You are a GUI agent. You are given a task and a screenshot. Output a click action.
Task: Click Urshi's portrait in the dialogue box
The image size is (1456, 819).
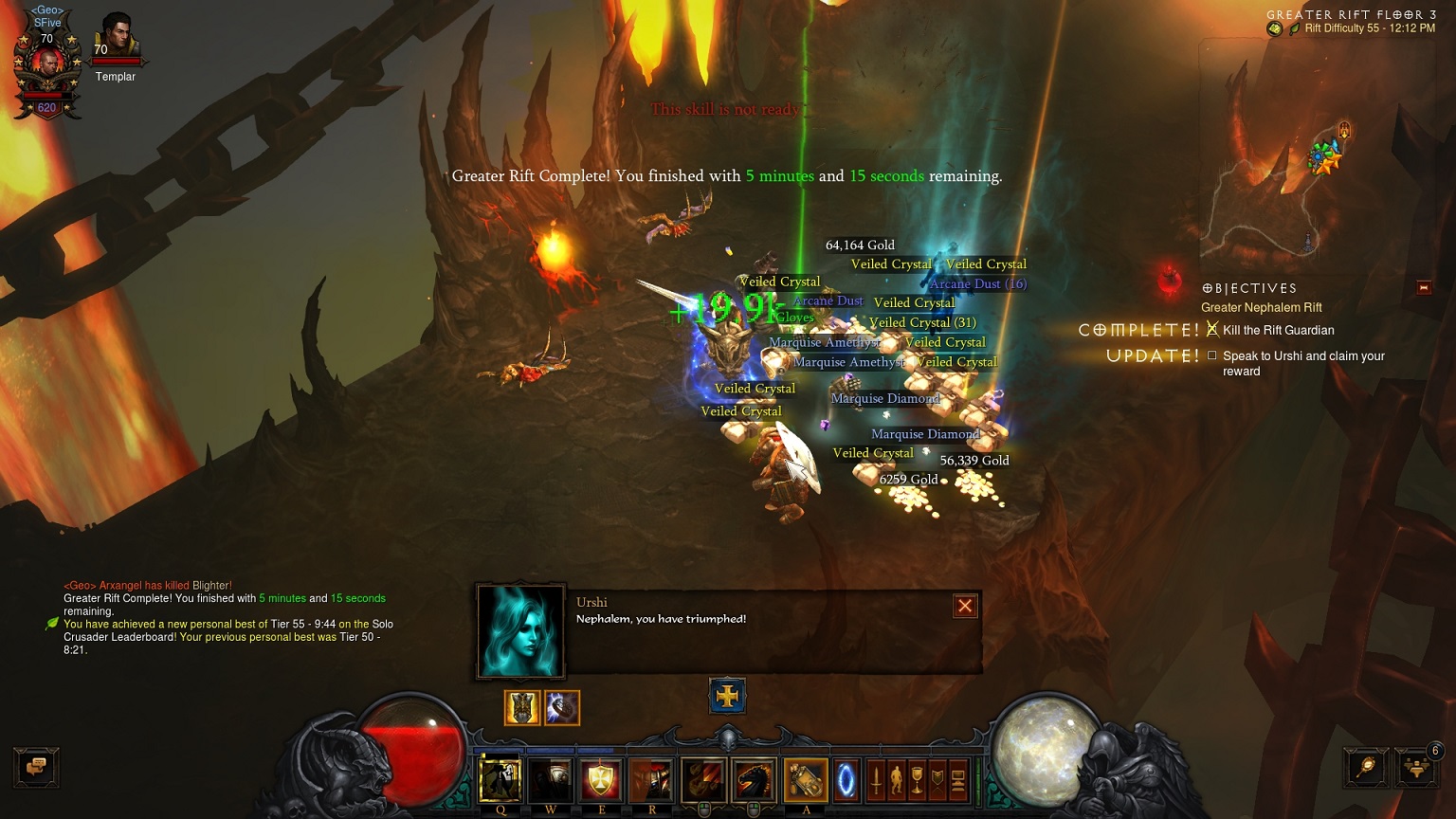[520, 629]
